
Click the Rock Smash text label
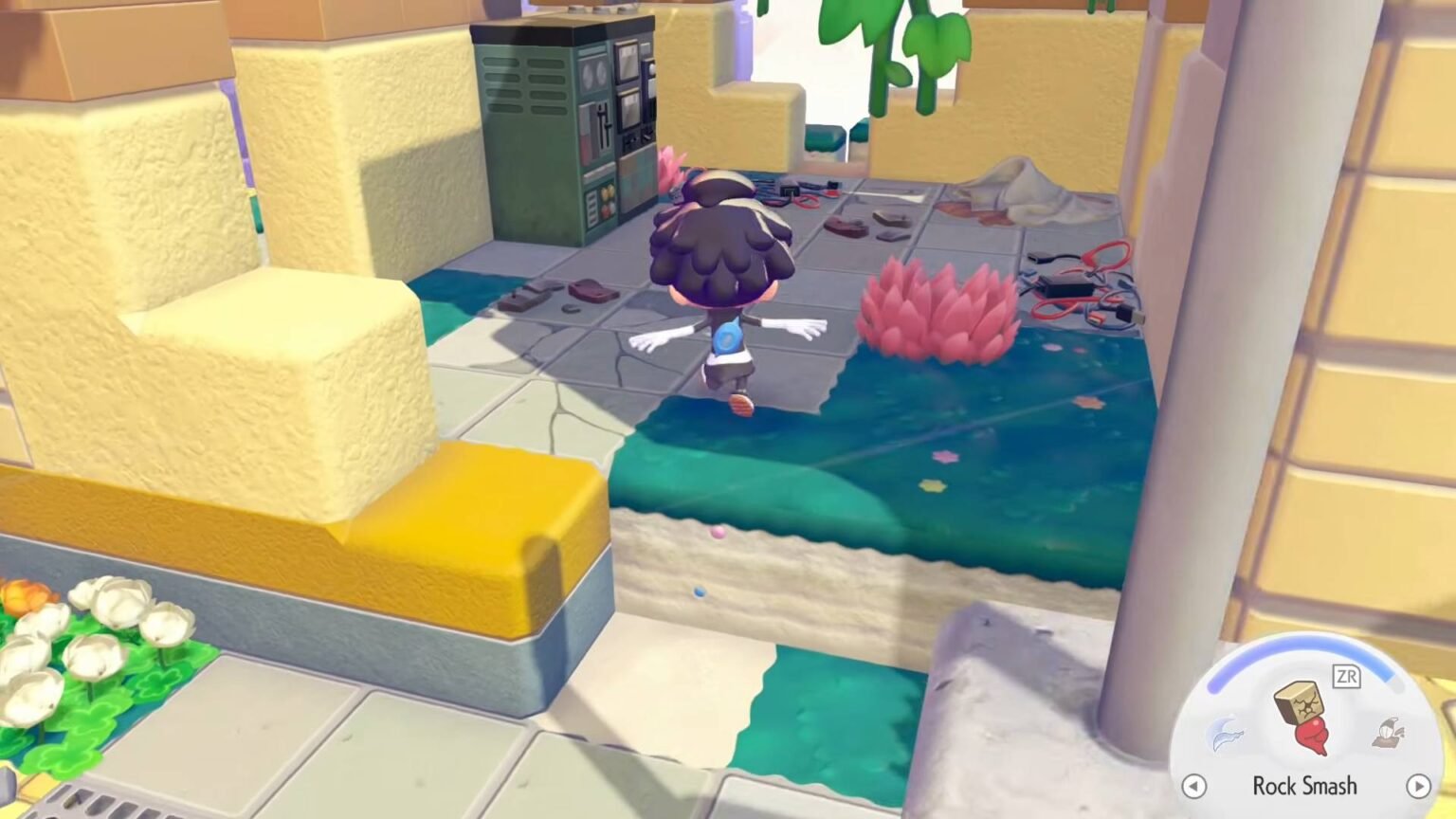(x=1305, y=787)
